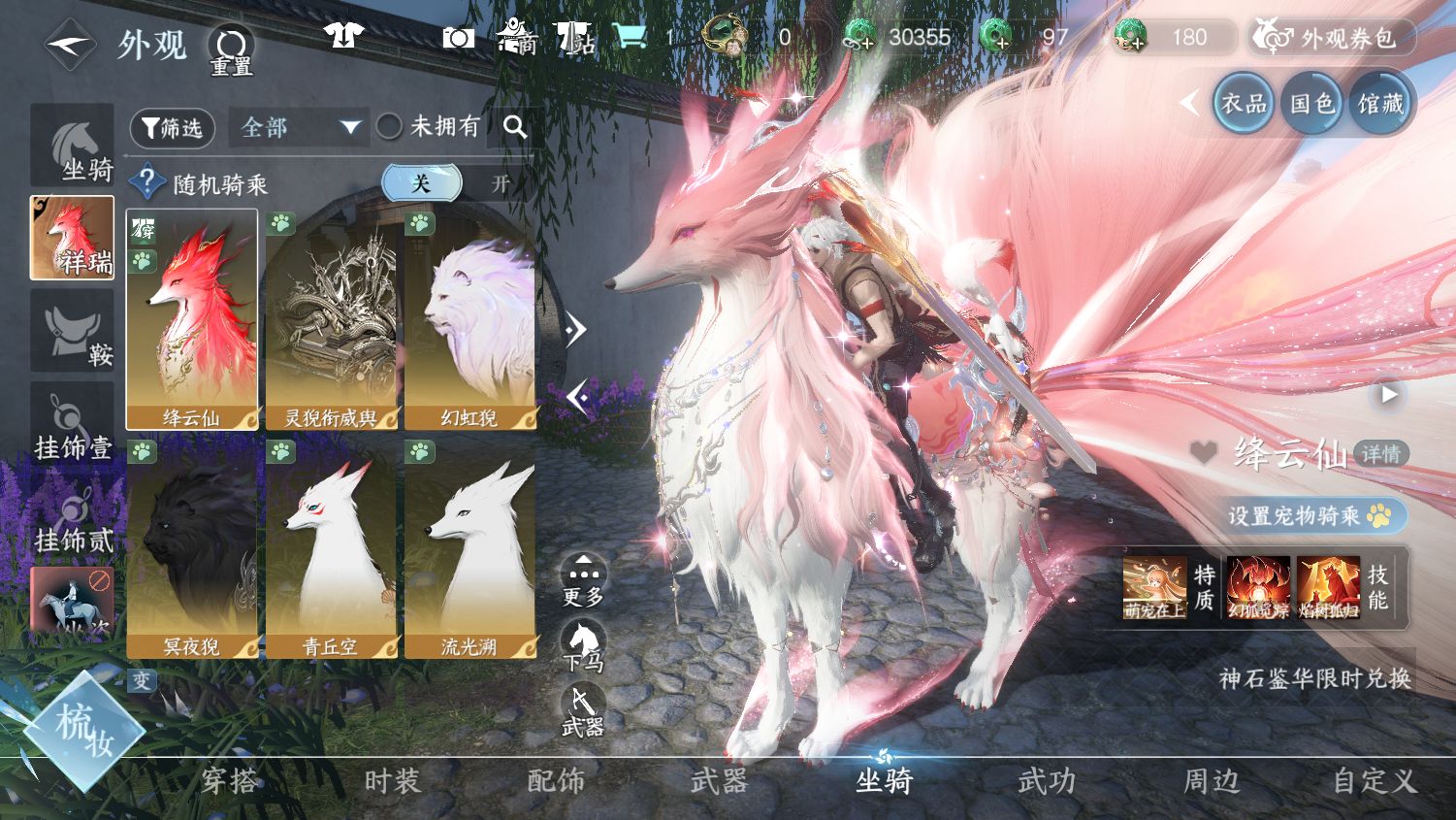Viewport: 1456px width, 820px height.
Task: Click the 重置 reset button
Action: point(231,49)
